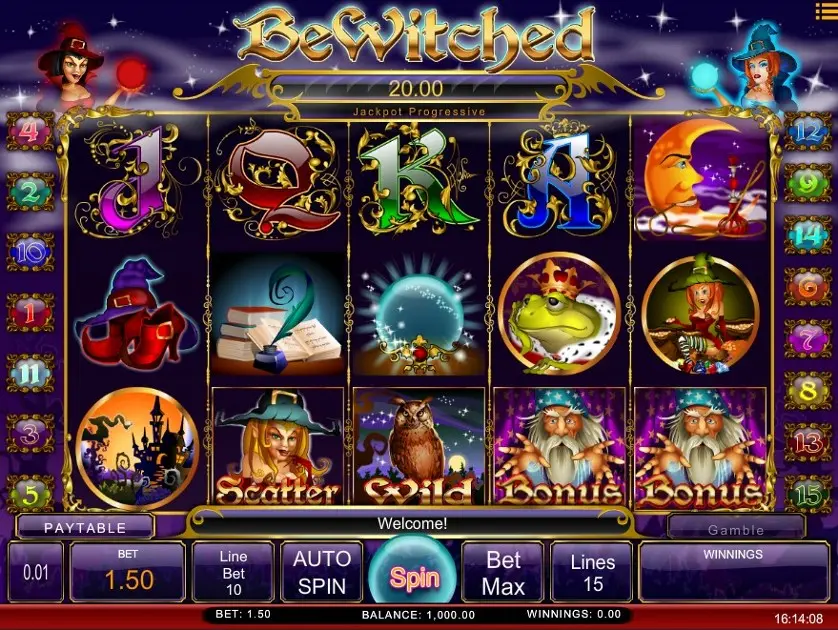Click the Bet Max button

503,572
